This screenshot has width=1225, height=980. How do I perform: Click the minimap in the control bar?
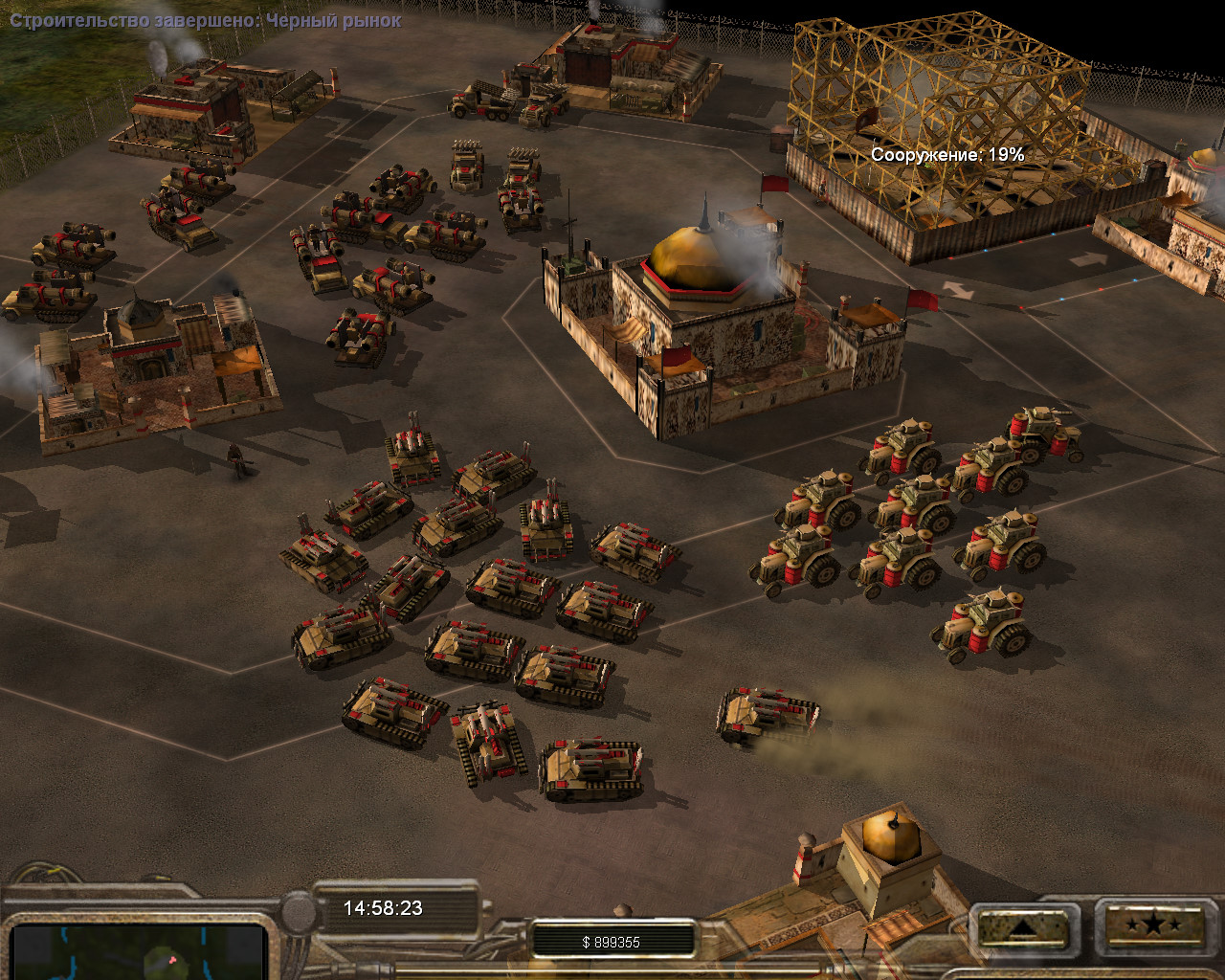(139, 952)
